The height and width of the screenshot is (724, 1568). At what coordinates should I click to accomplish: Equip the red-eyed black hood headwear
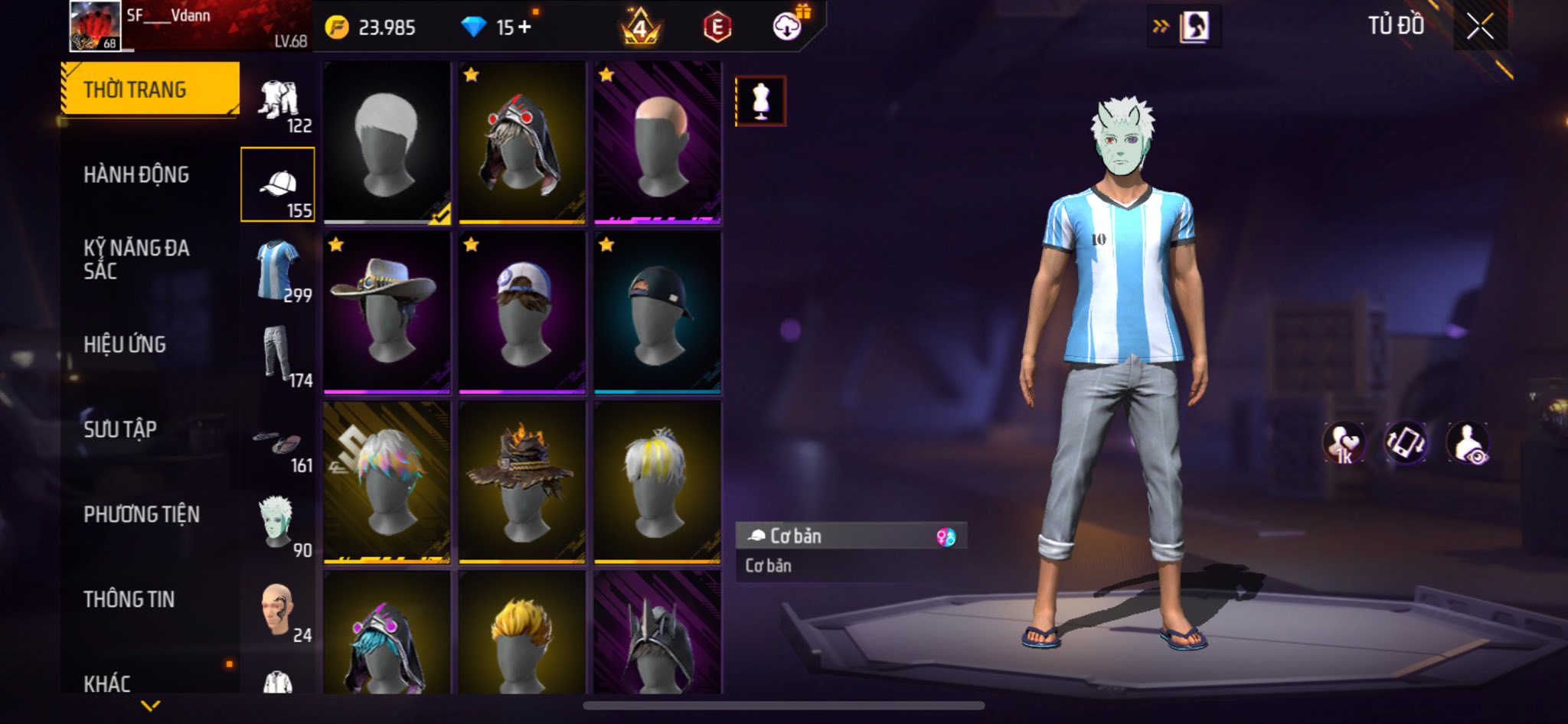click(x=521, y=143)
